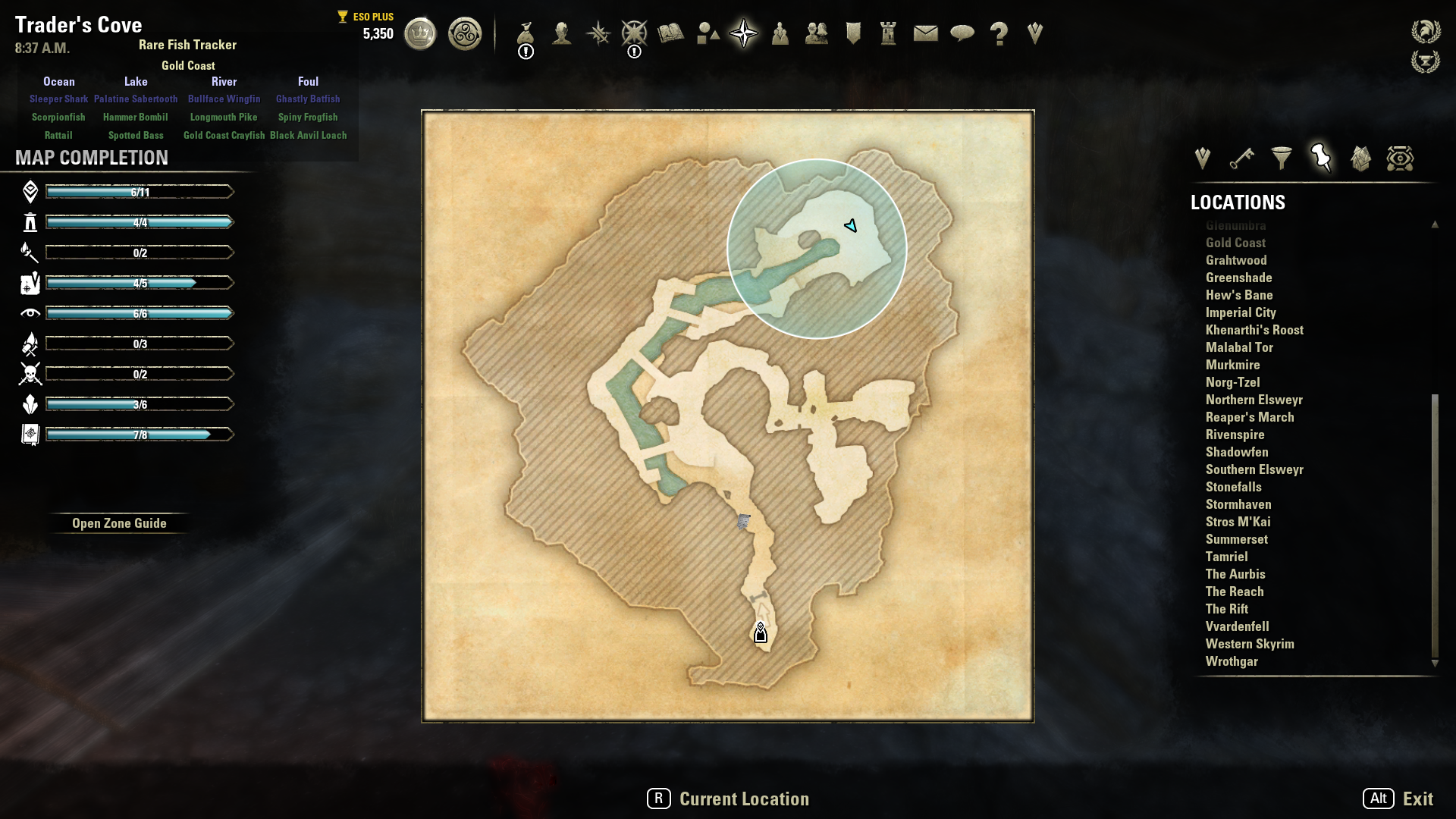The height and width of the screenshot is (819, 1456).
Task: Open the map key tab
Action: (x=1241, y=158)
